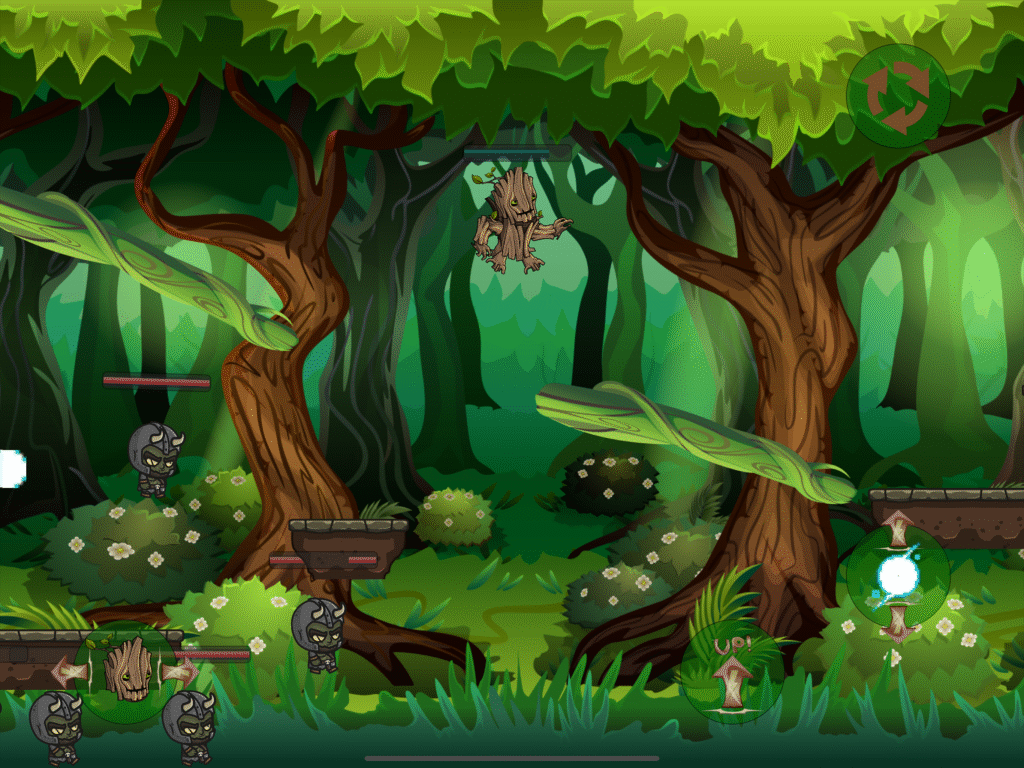Screen dimensions: 1024x768
Task: Move right with the joystick's right arrow
Action: [x=183, y=670]
